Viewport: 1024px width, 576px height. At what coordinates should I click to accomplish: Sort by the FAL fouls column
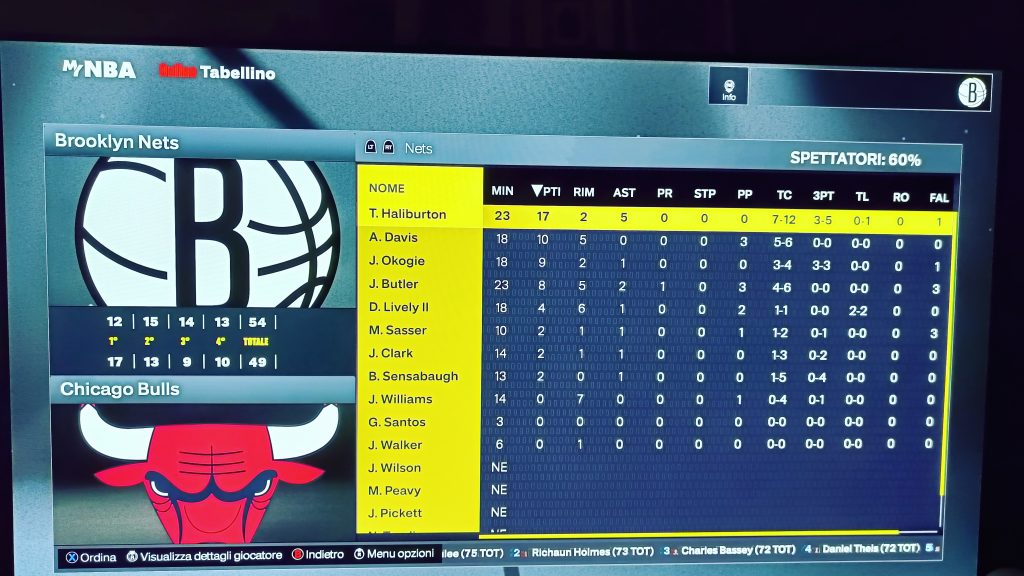coord(938,197)
